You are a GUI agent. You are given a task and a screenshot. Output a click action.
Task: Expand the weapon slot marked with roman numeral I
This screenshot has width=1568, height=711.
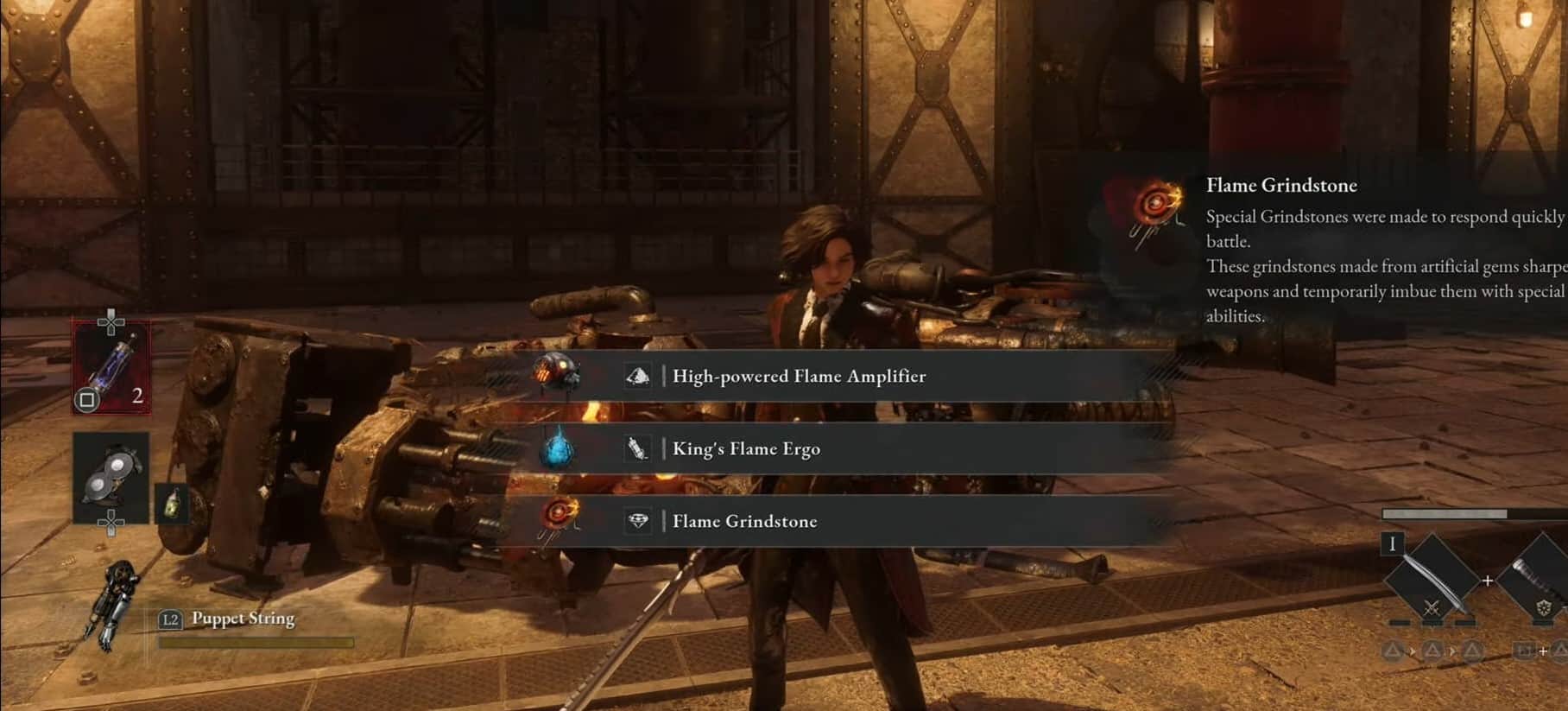(1392, 544)
